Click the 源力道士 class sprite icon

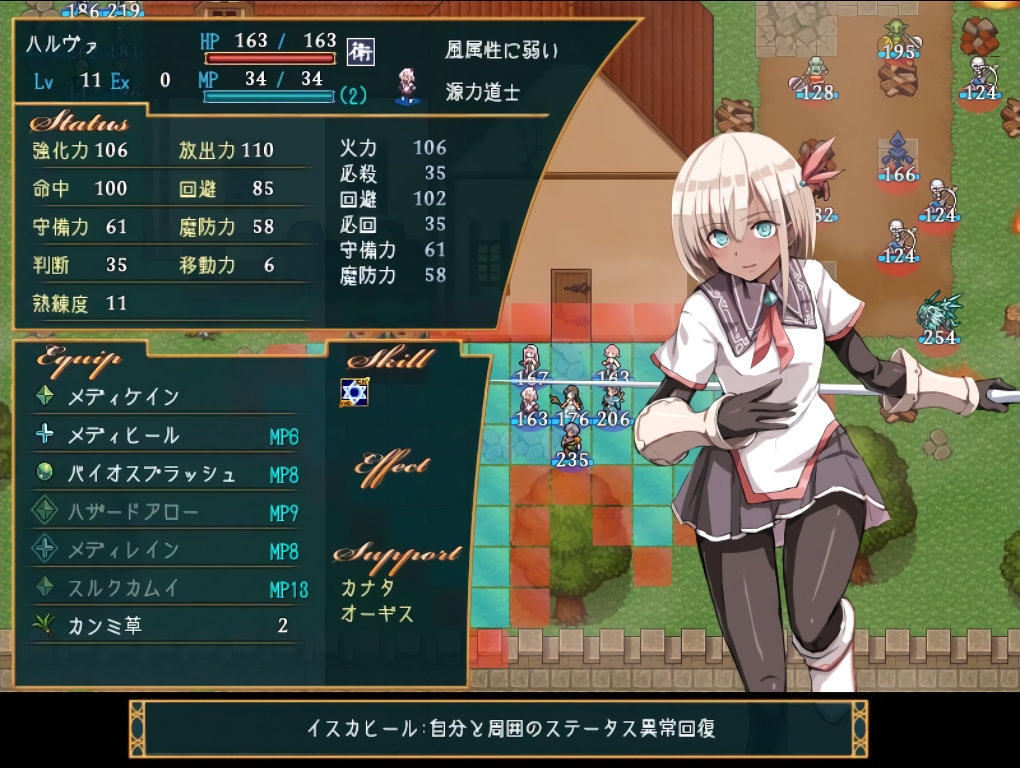[407, 87]
